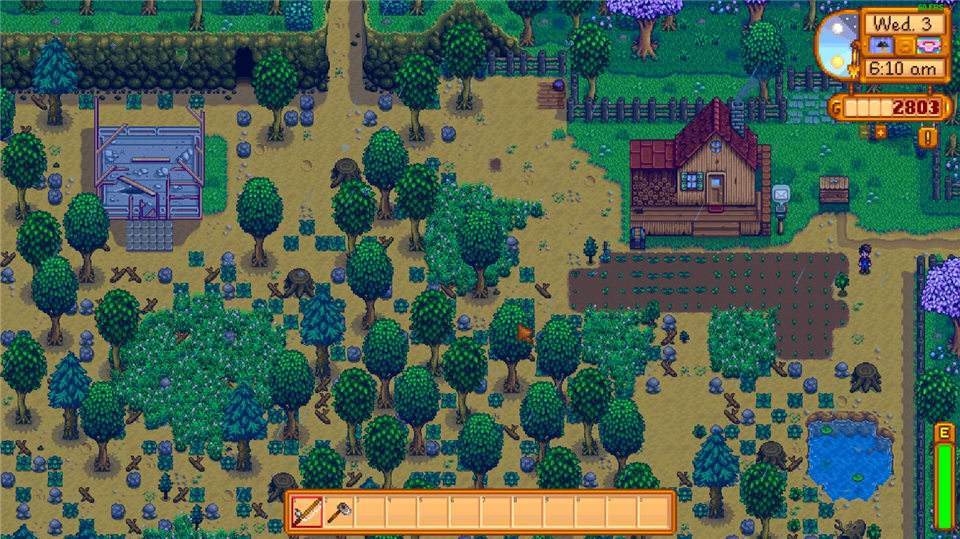Open the journal with the exclamation mark icon
The width and height of the screenshot is (960, 539).
click(928, 137)
